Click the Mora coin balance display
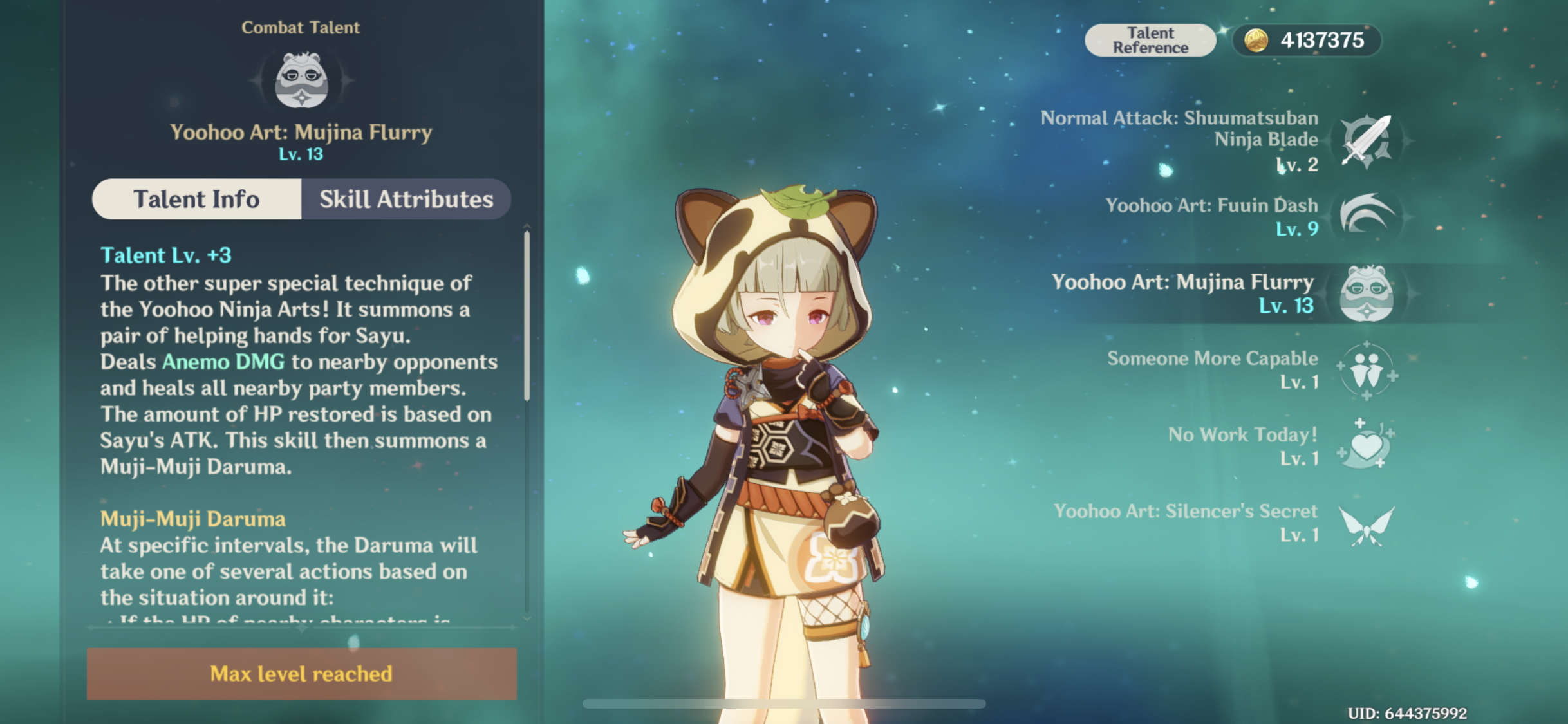Viewport: 1568px width, 724px height. coord(1307,41)
